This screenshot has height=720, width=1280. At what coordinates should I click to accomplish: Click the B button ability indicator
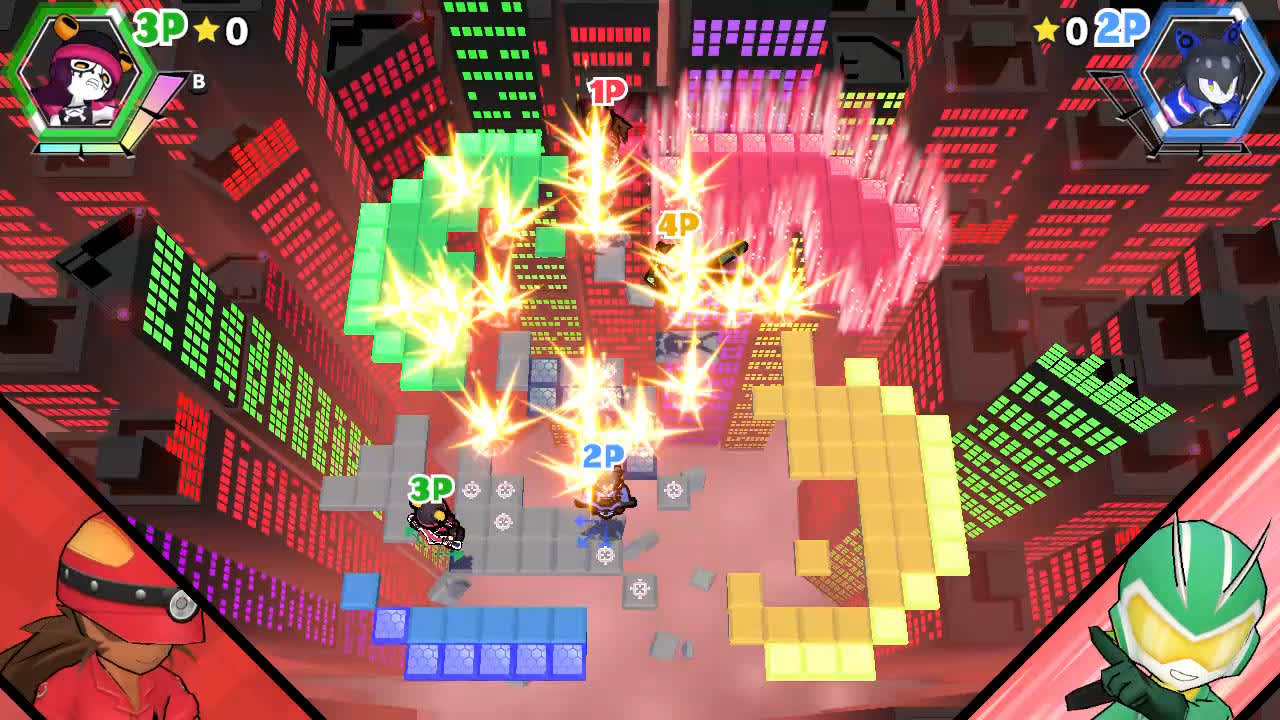tap(198, 82)
